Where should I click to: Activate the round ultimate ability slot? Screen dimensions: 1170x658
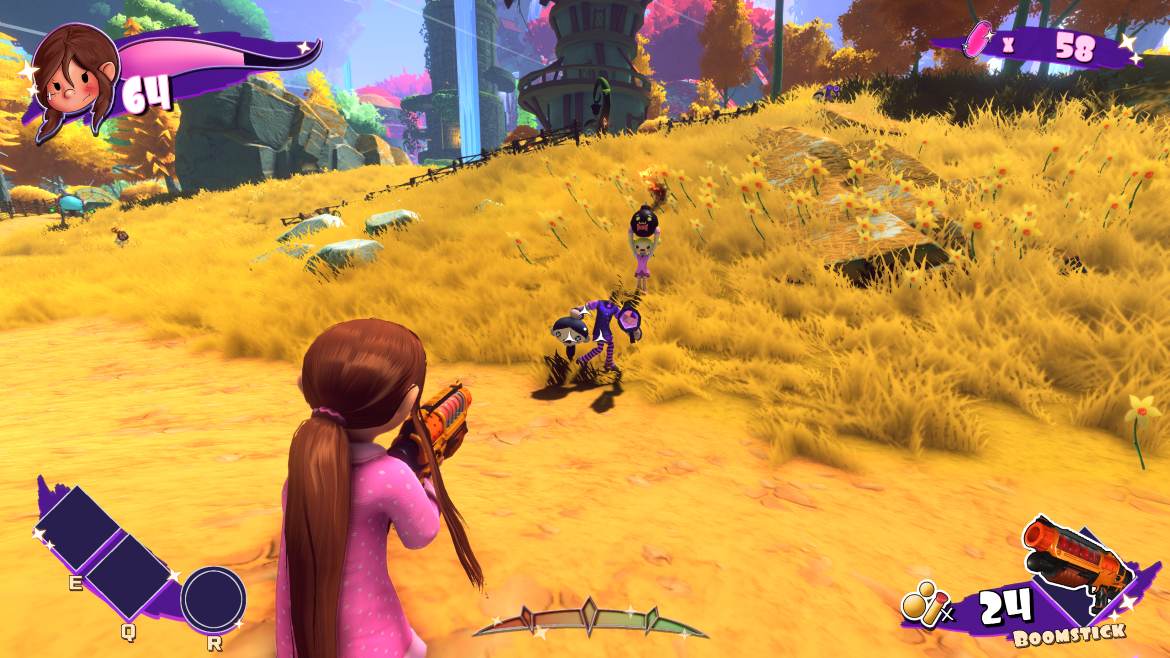213,598
